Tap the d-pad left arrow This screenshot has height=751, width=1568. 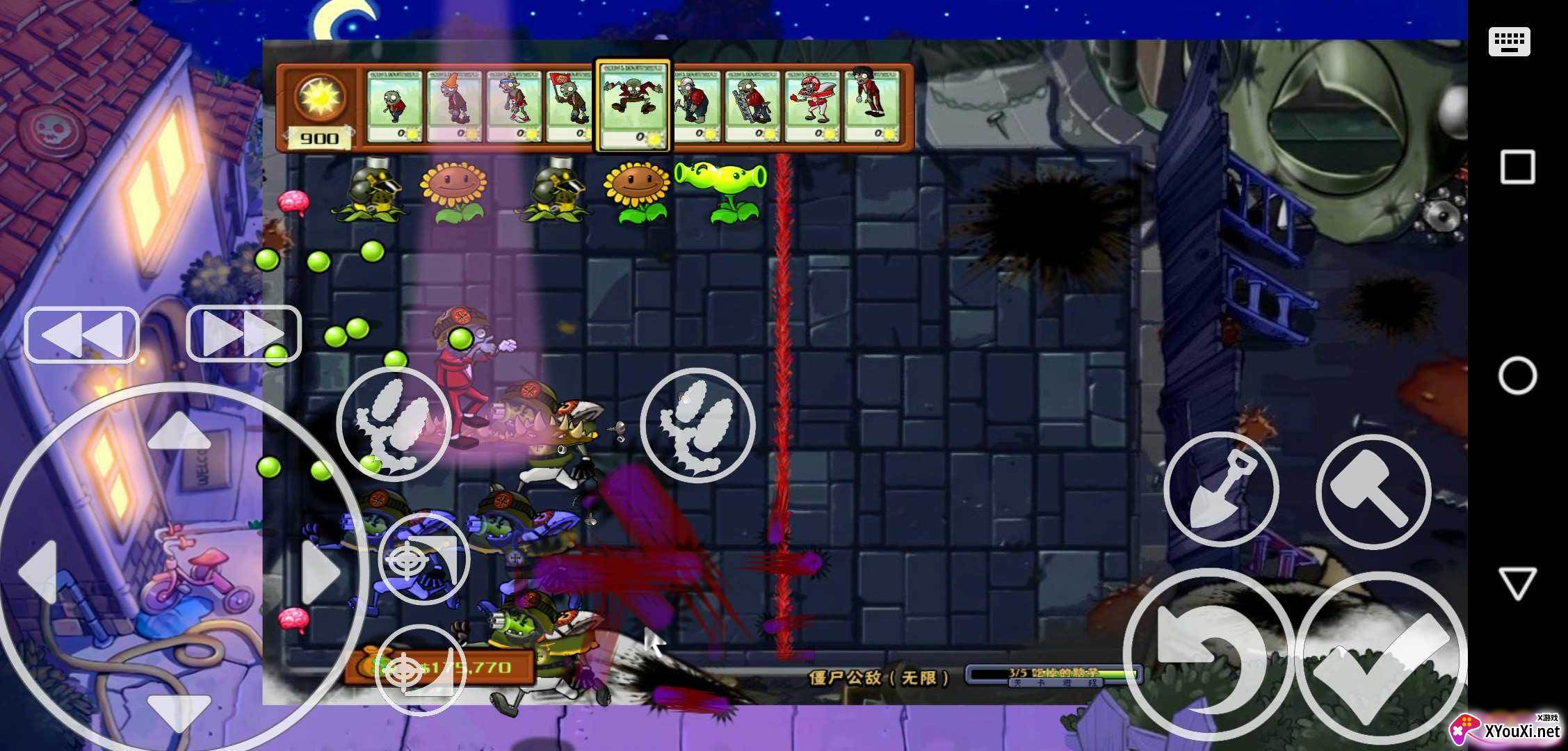[38, 572]
